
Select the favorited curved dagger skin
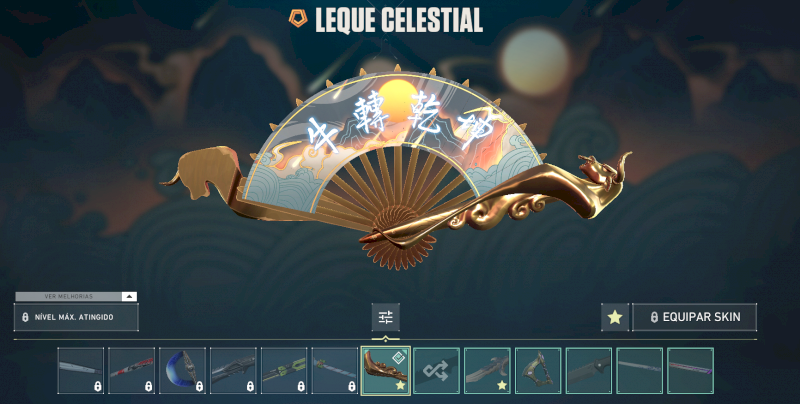coord(487,370)
